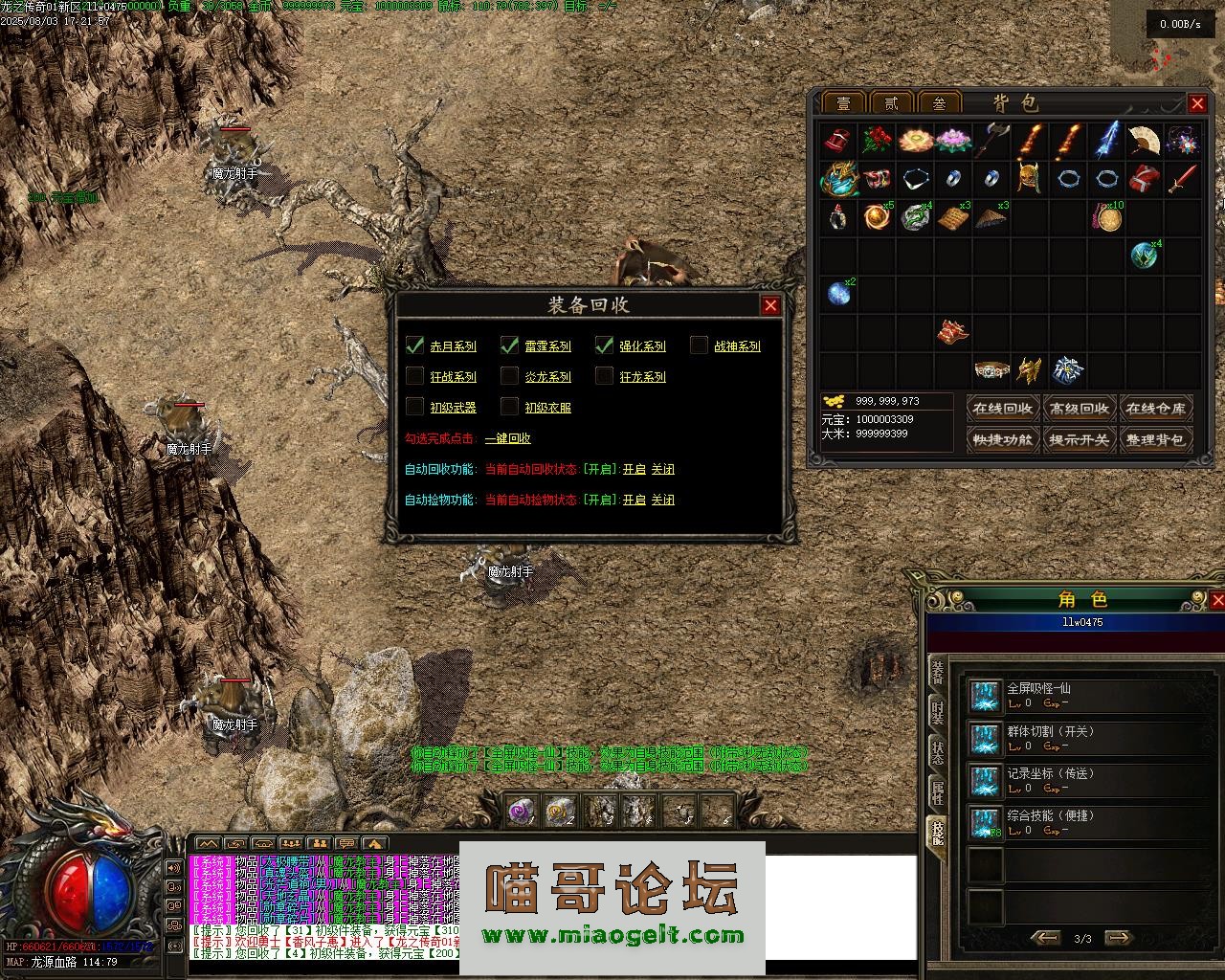Select the white folding fan item
This screenshot has height=980, width=1225.
click(x=1144, y=140)
